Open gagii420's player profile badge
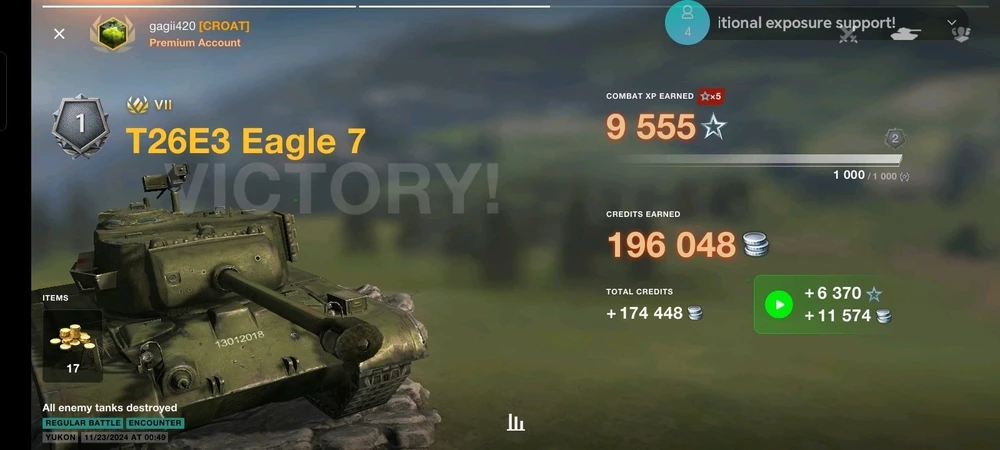The width and height of the screenshot is (1000, 450). [x=112, y=33]
